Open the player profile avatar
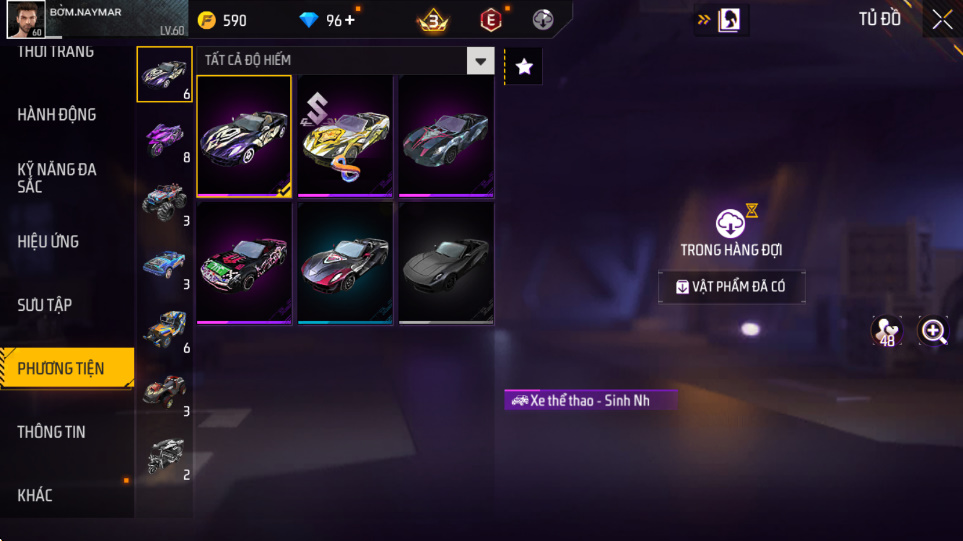The image size is (963, 541). pyautogui.click(x=25, y=20)
